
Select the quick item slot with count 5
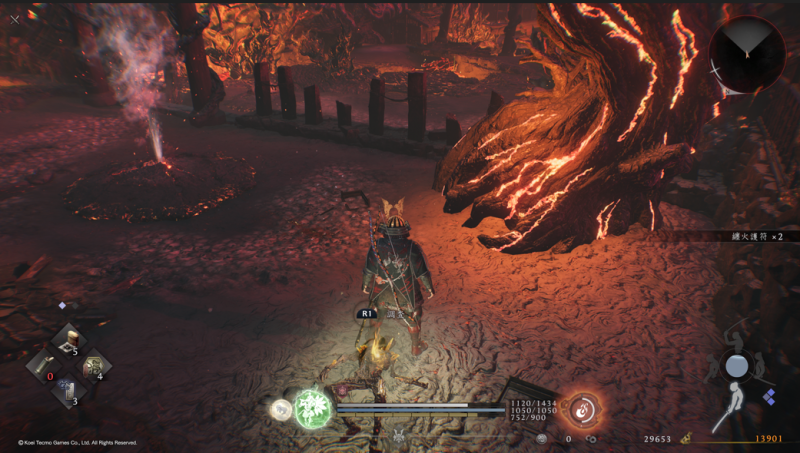[68, 340]
